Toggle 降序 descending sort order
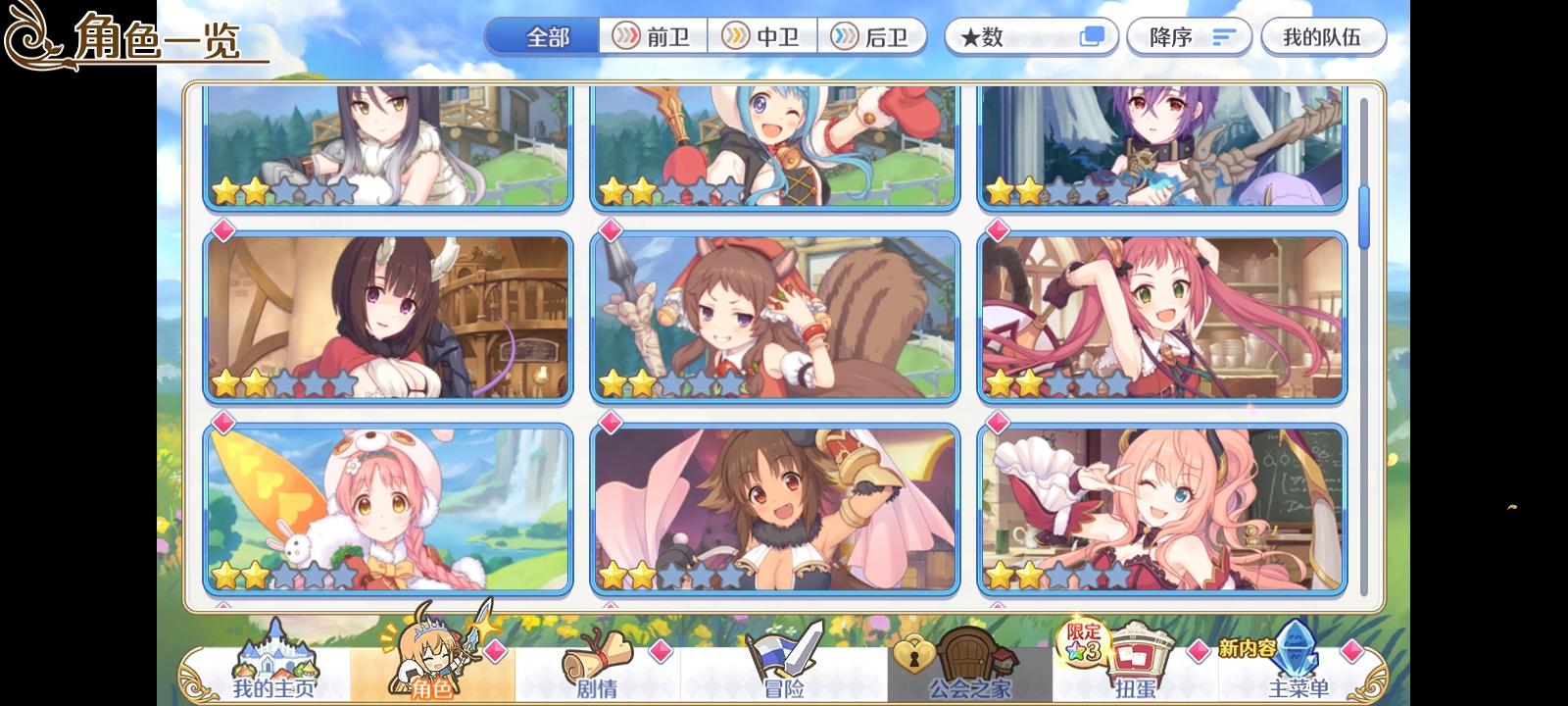 click(1189, 35)
